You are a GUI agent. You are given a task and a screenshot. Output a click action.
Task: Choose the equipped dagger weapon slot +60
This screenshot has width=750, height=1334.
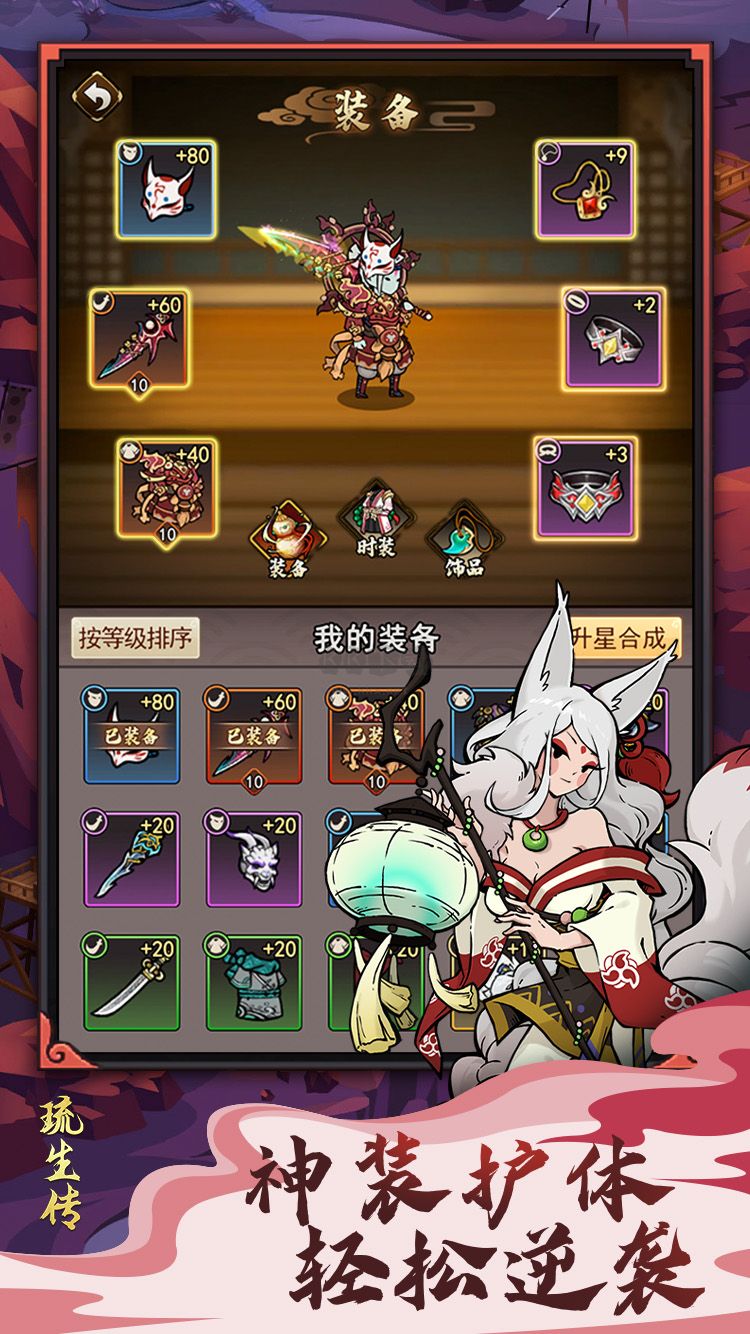pyautogui.click(x=141, y=338)
